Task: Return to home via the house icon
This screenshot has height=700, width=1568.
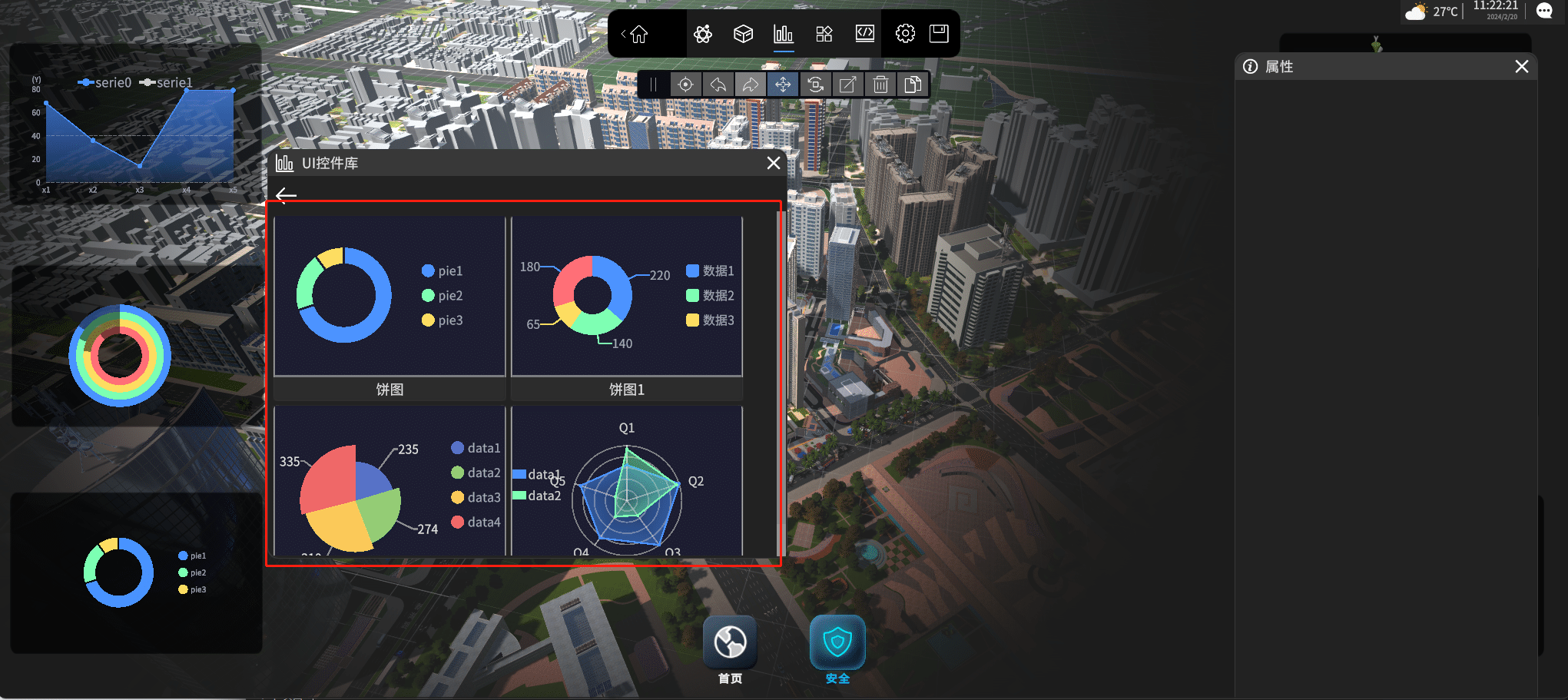Action: (638, 34)
